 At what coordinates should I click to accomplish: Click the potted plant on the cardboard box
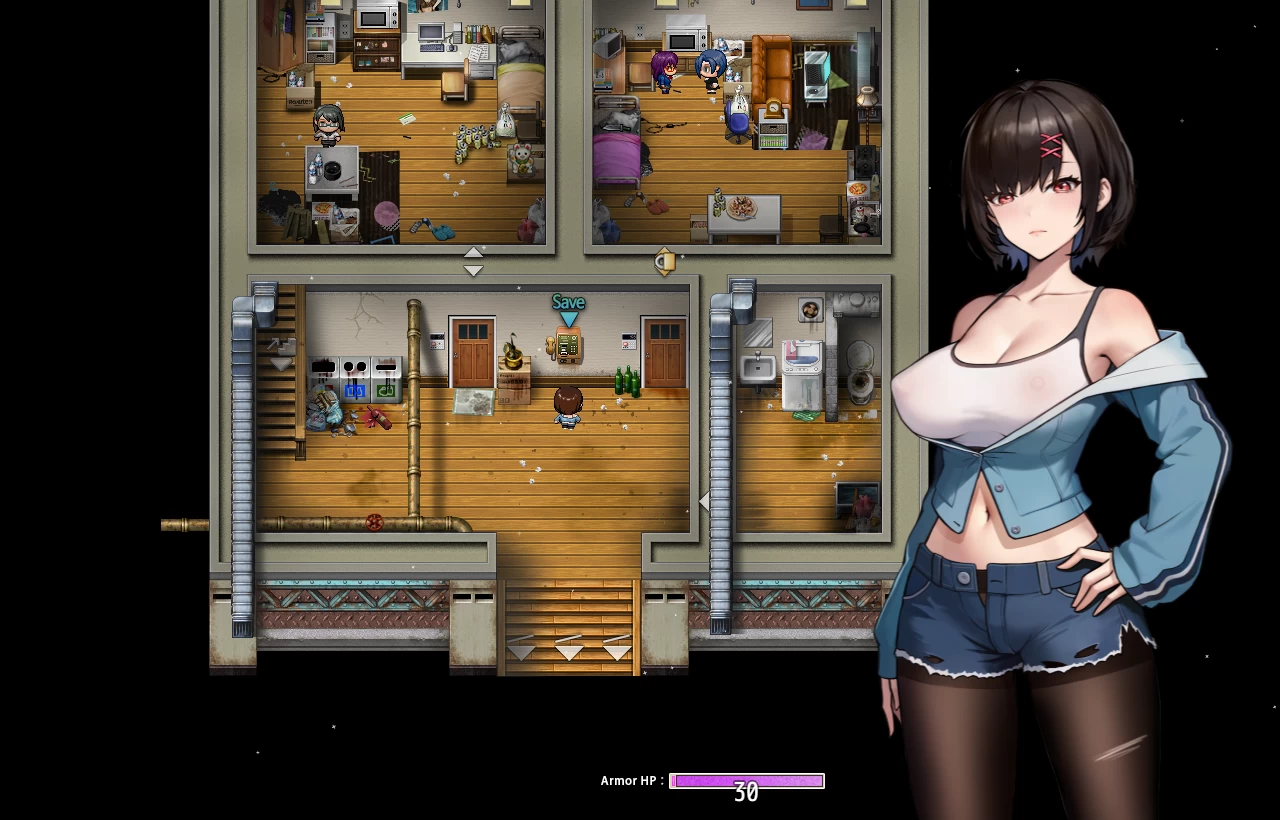[x=512, y=352]
